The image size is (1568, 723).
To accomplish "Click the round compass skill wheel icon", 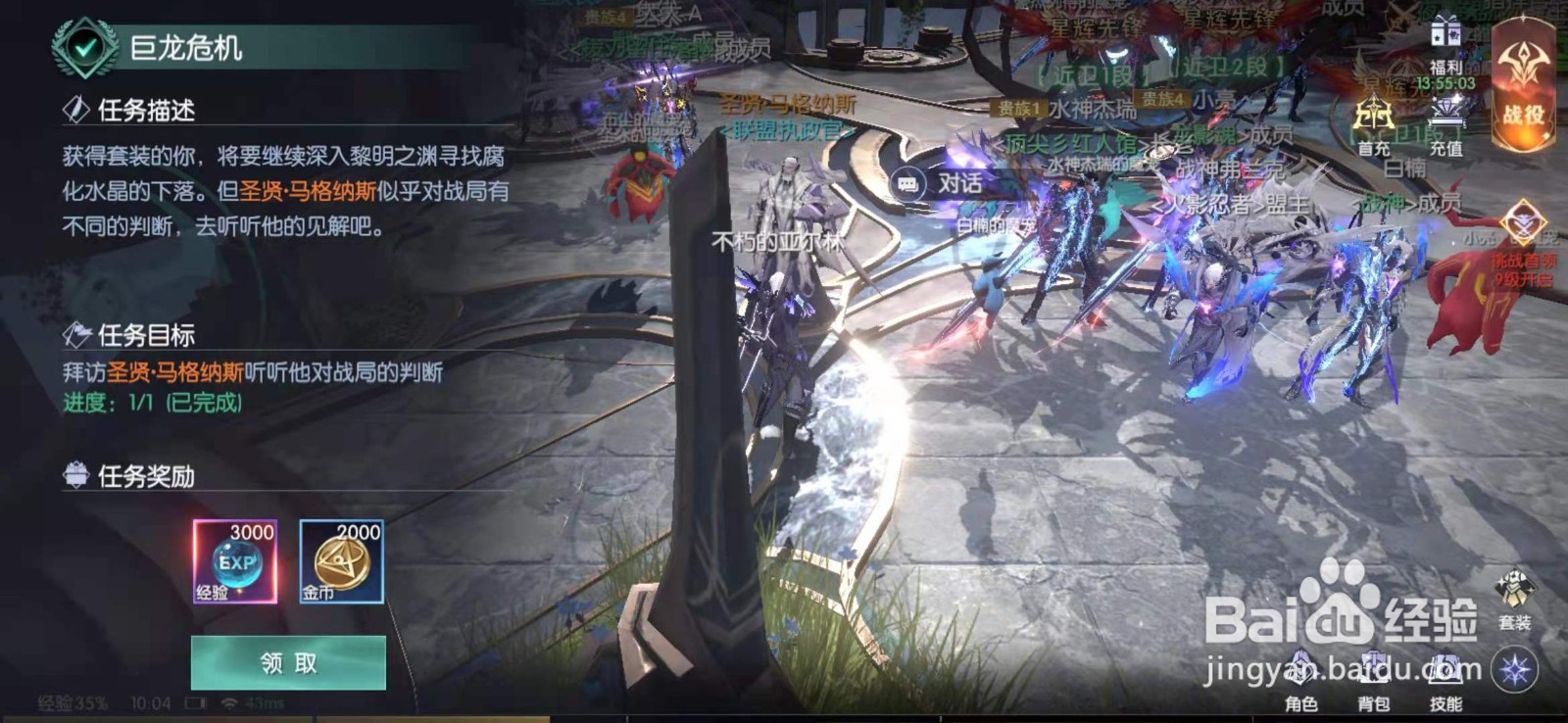I will click(x=1514, y=669).
